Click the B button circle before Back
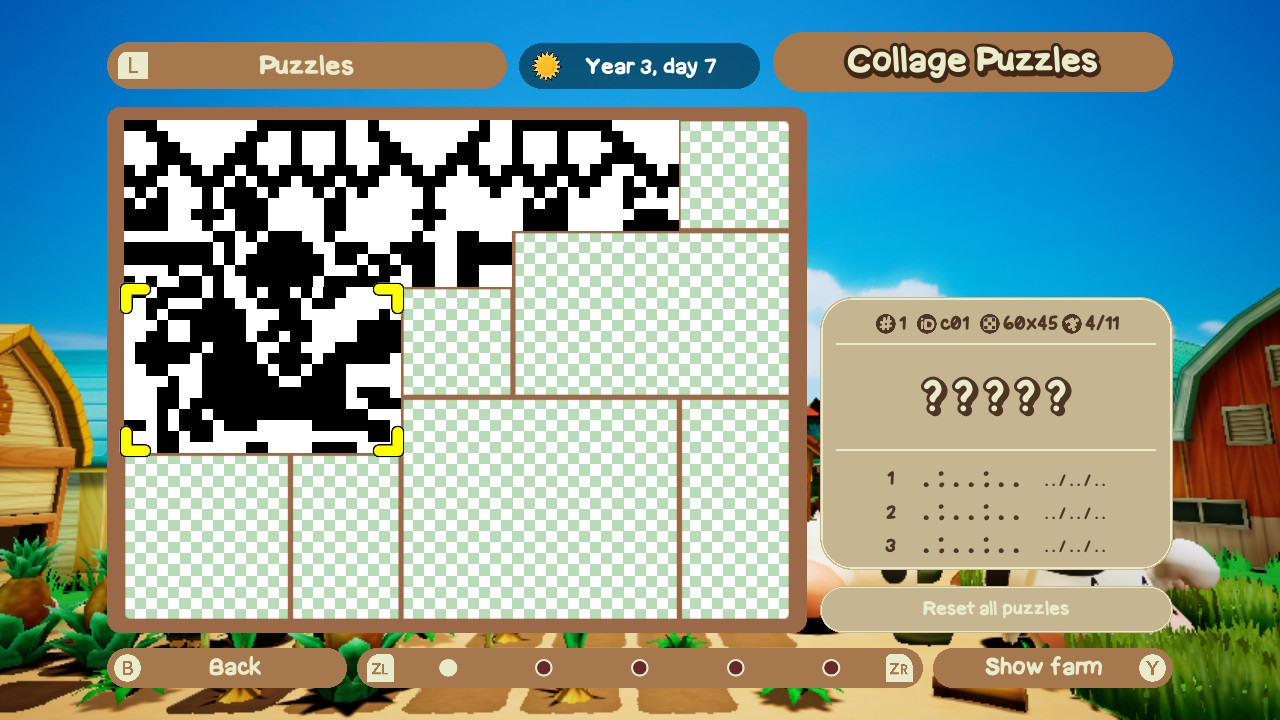Viewport: 1280px width, 720px height. click(x=127, y=668)
